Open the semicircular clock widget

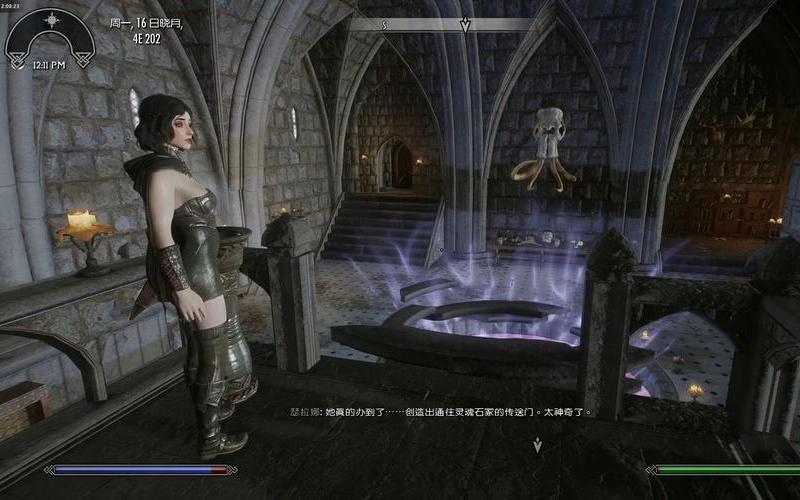pyautogui.click(x=50, y=38)
